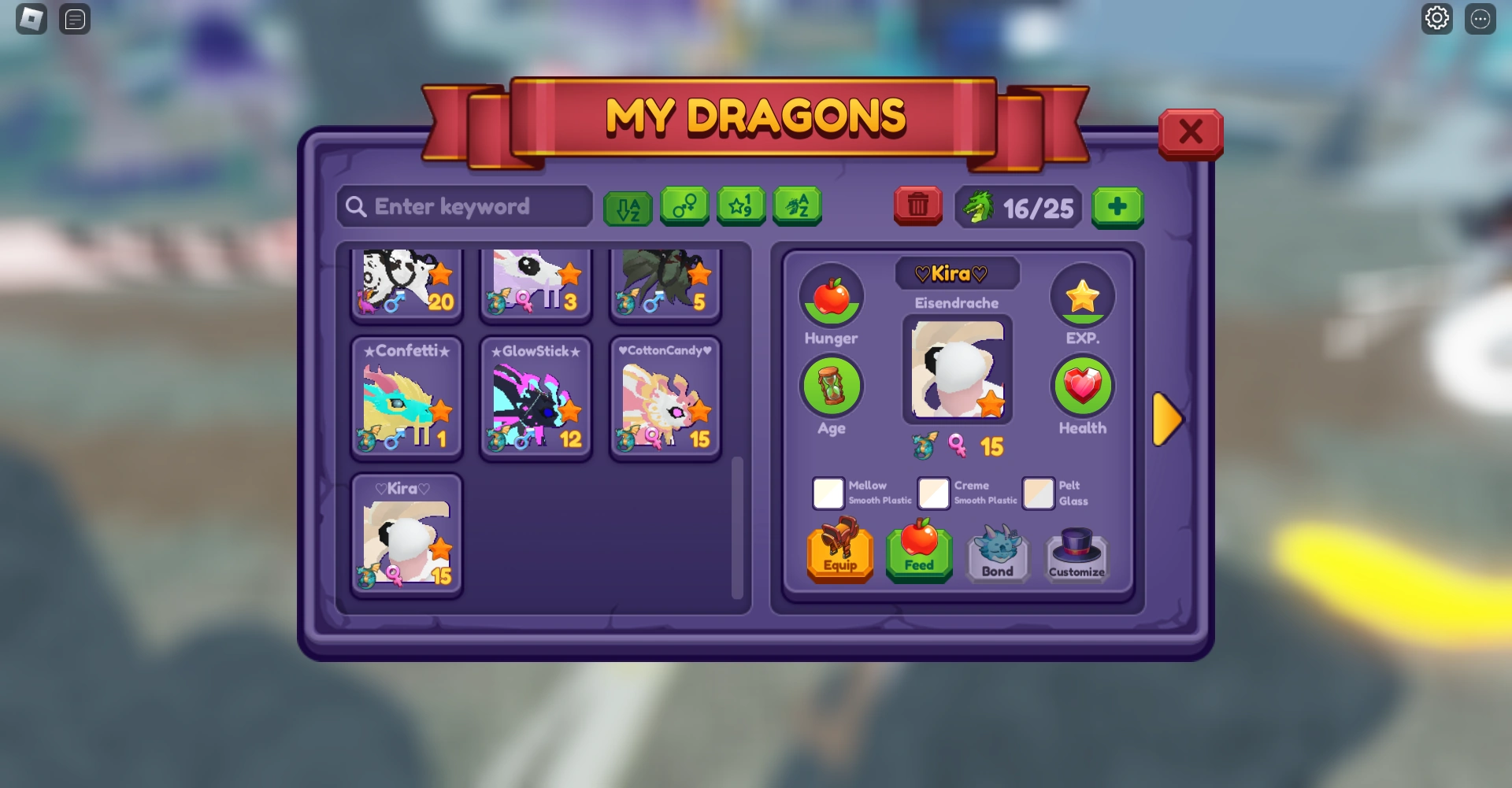Image resolution: width=1512 pixels, height=788 pixels.
Task: Click the Health heart icon
Action: (1083, 386)
